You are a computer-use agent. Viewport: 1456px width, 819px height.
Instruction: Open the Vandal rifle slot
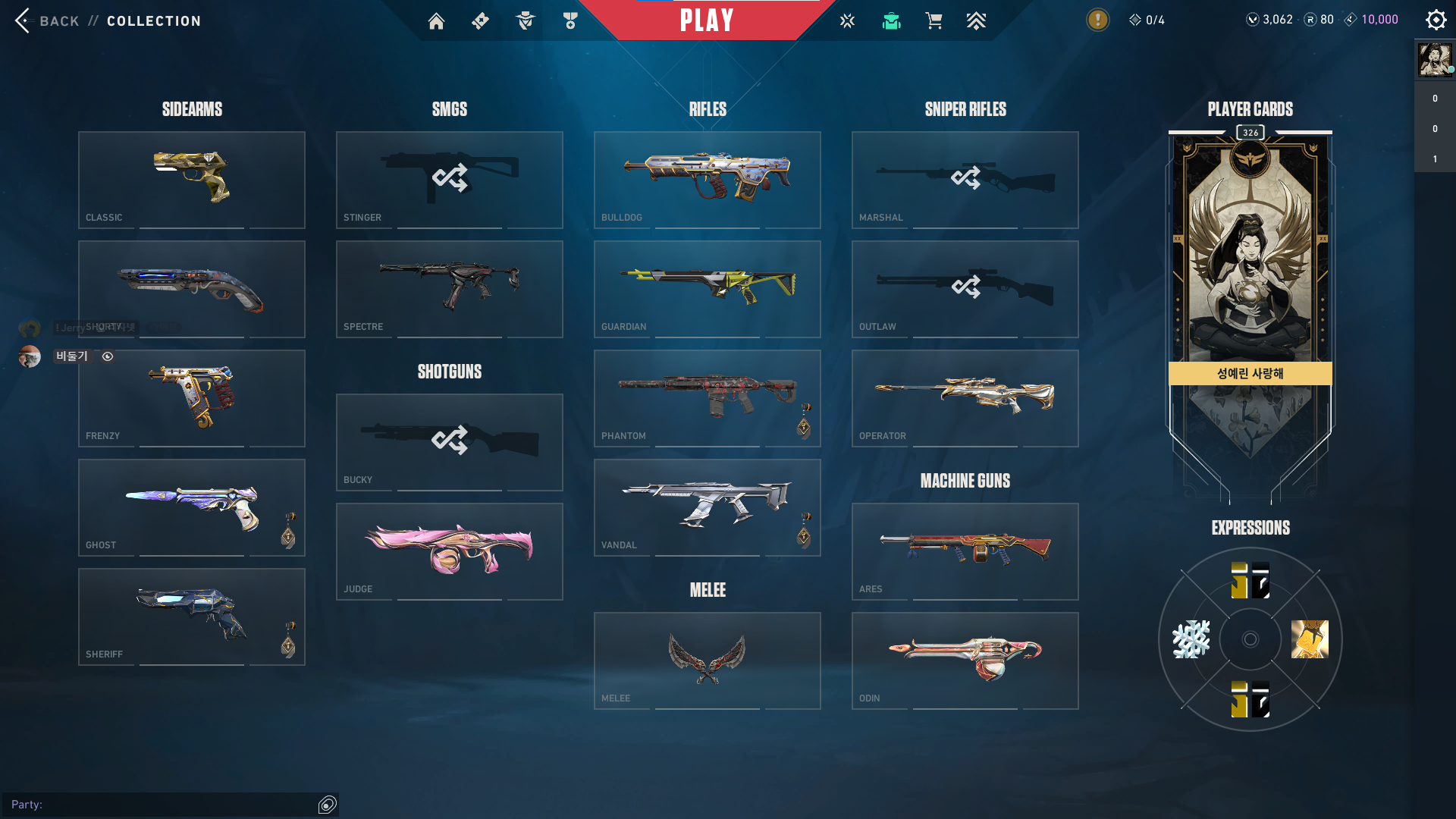(708, 507)
